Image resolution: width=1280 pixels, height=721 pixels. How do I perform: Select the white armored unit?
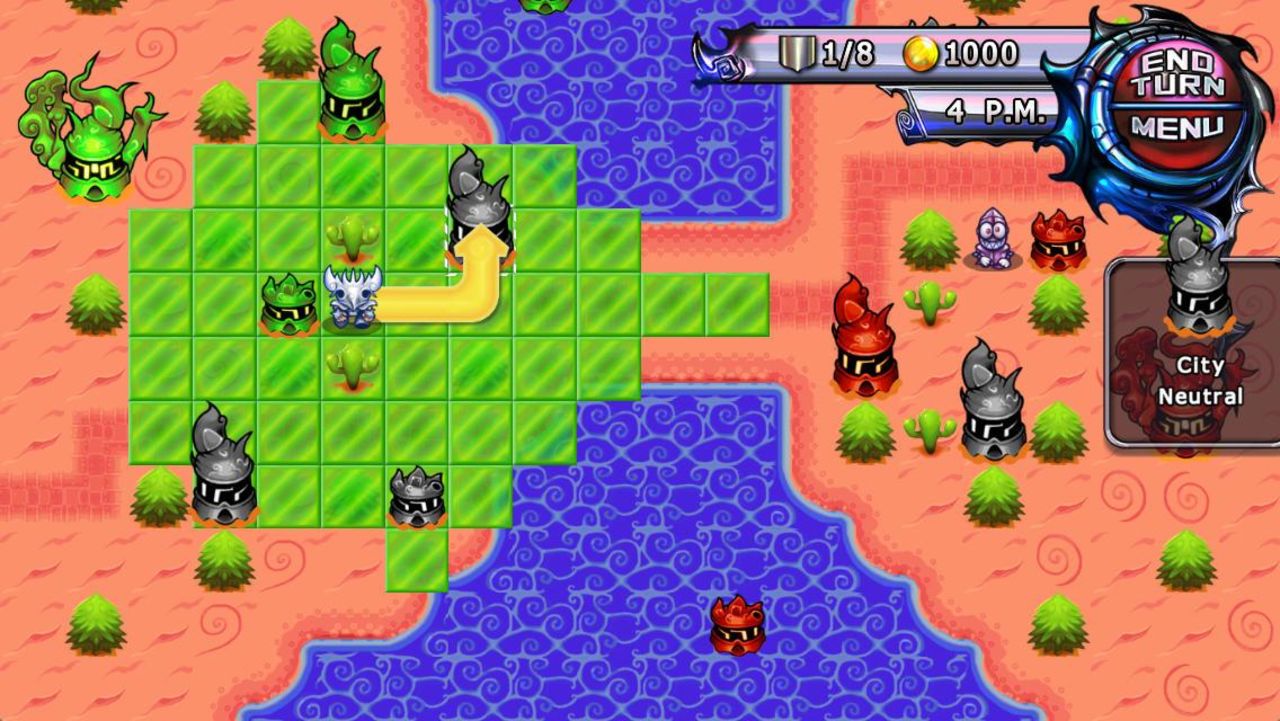point(352,297)
